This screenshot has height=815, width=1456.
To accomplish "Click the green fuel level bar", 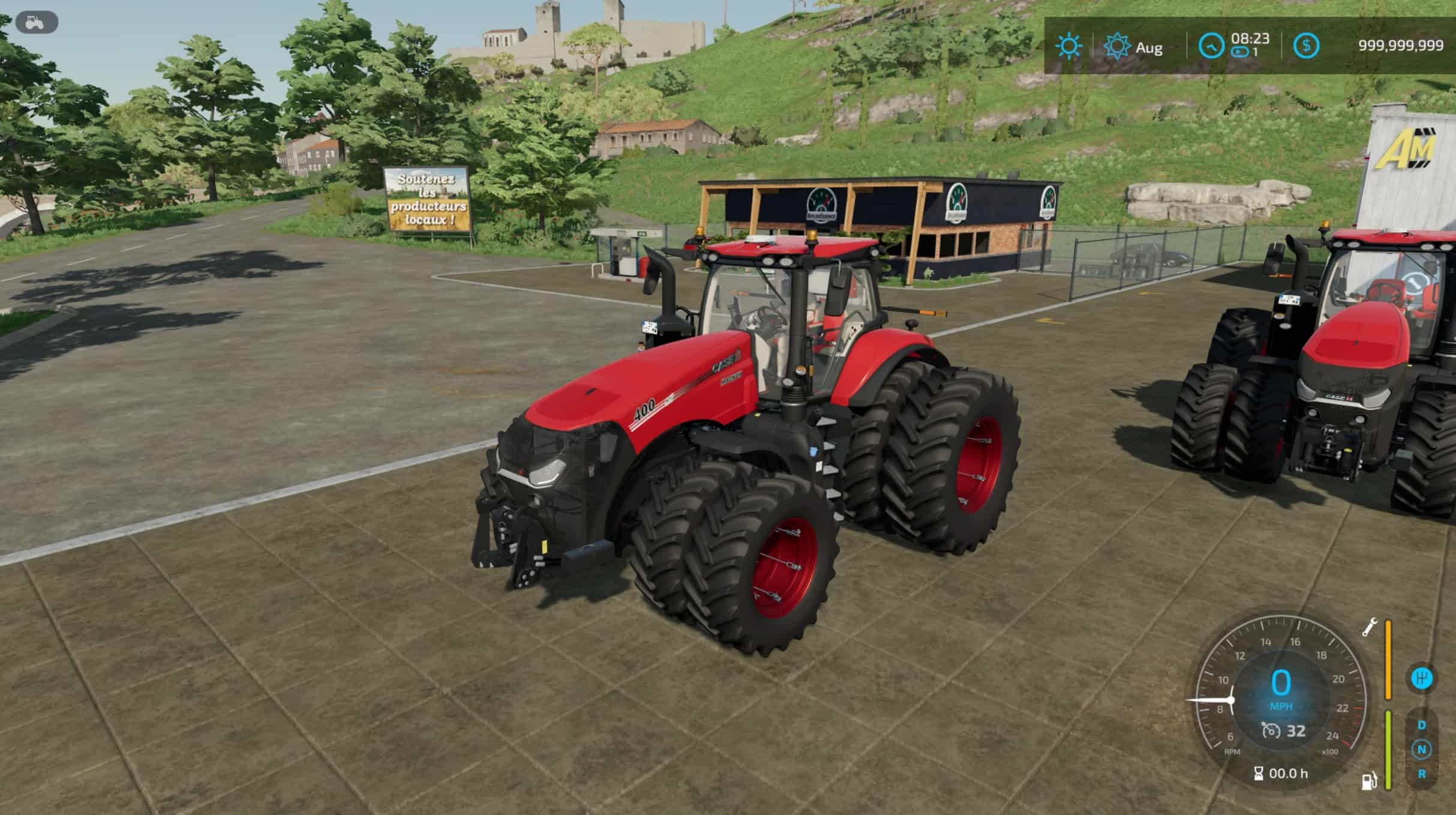I will tap(1388, 748).
